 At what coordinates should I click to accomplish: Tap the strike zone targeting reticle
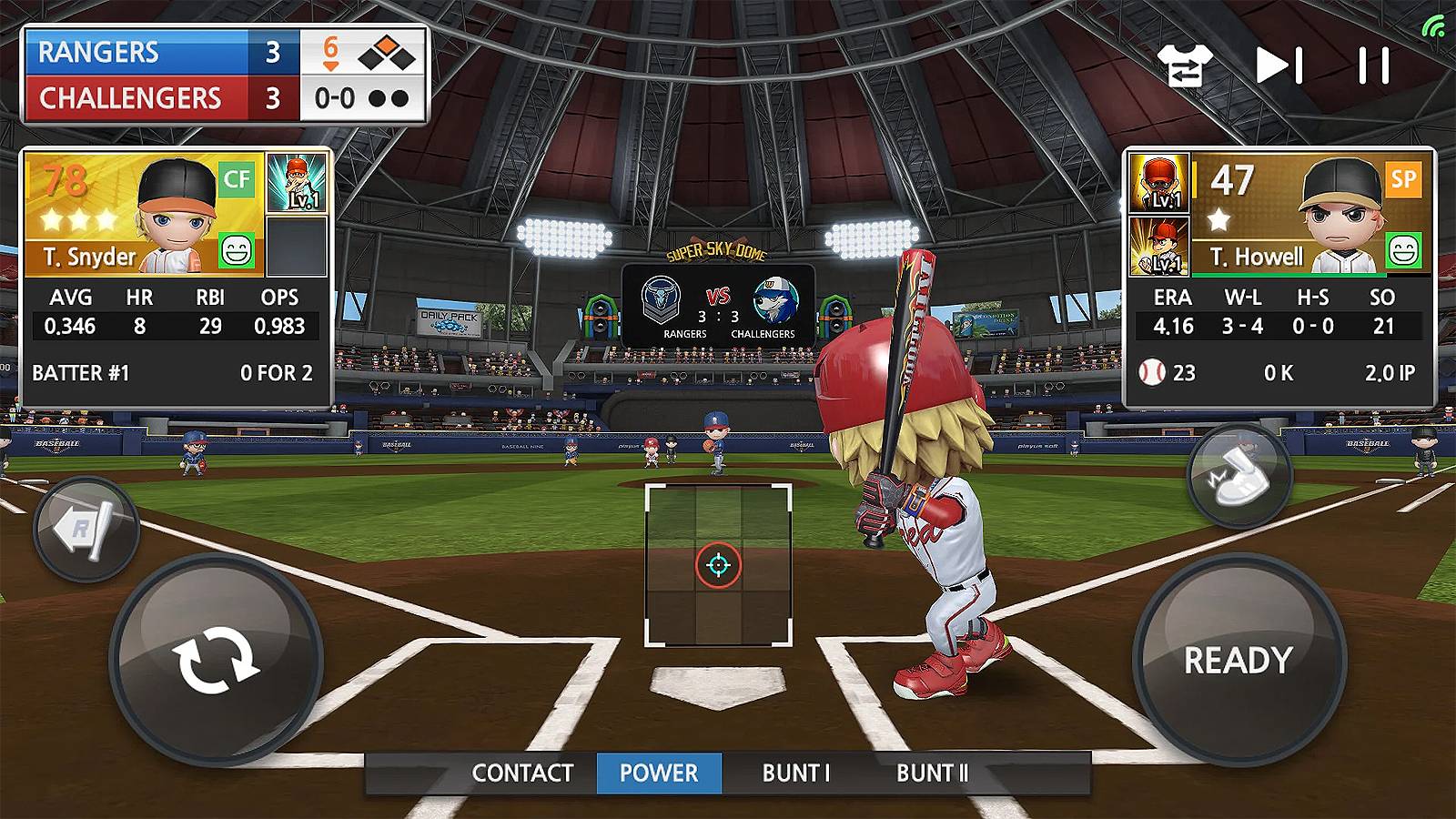(716, 562)
